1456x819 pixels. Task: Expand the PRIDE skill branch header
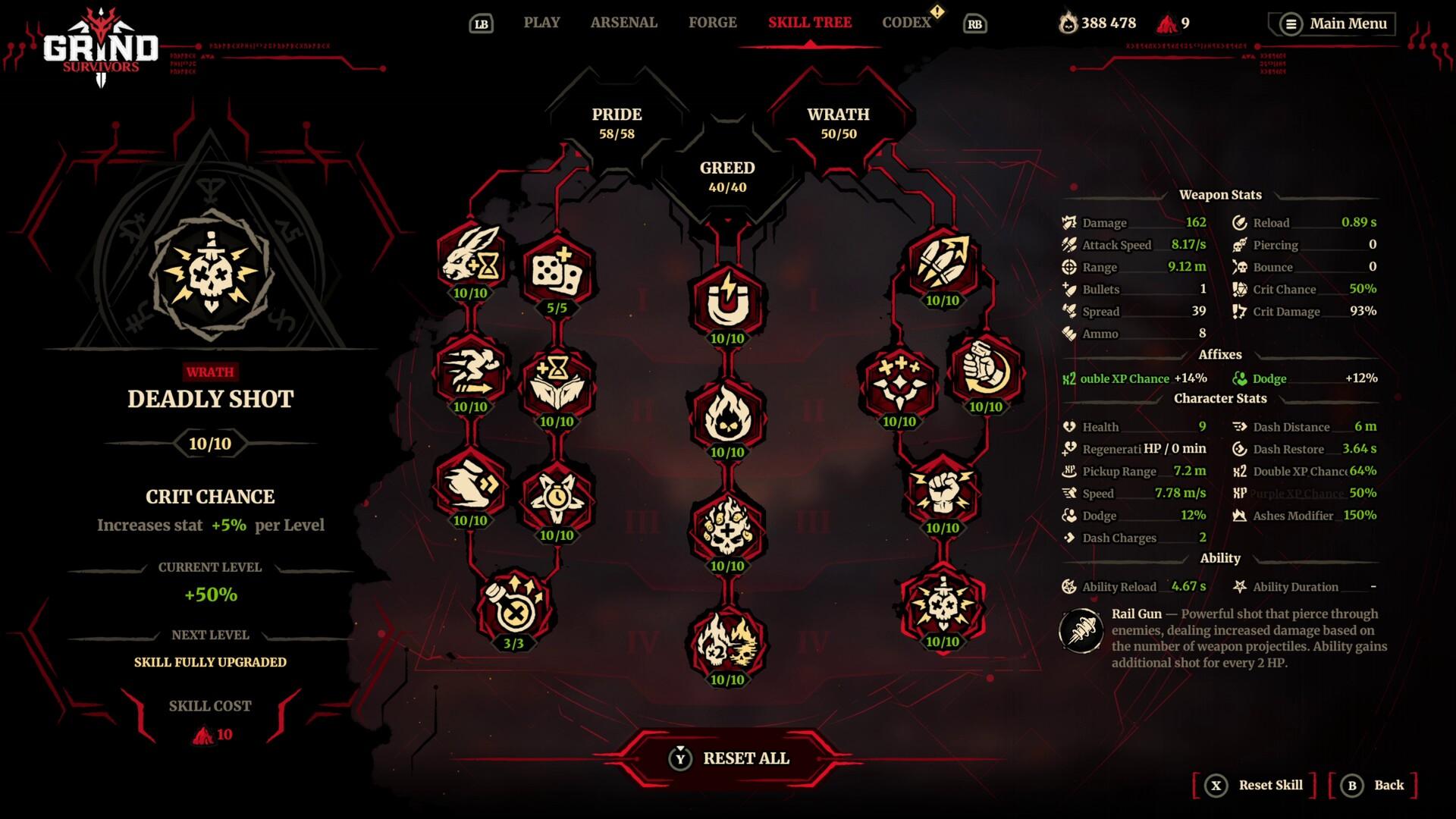click(617, 121)
